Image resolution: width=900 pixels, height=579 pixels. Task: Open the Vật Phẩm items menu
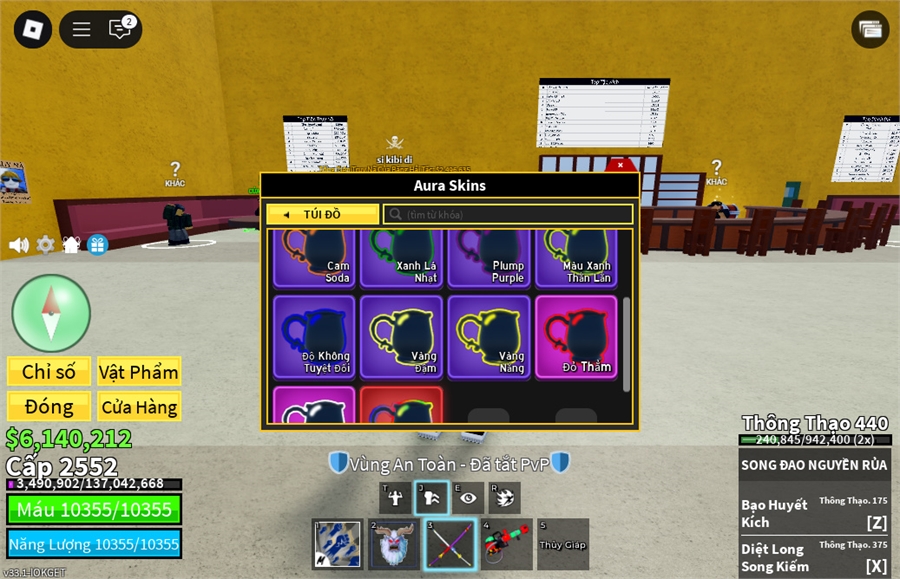pyautogui.click(x=139, y=372)
